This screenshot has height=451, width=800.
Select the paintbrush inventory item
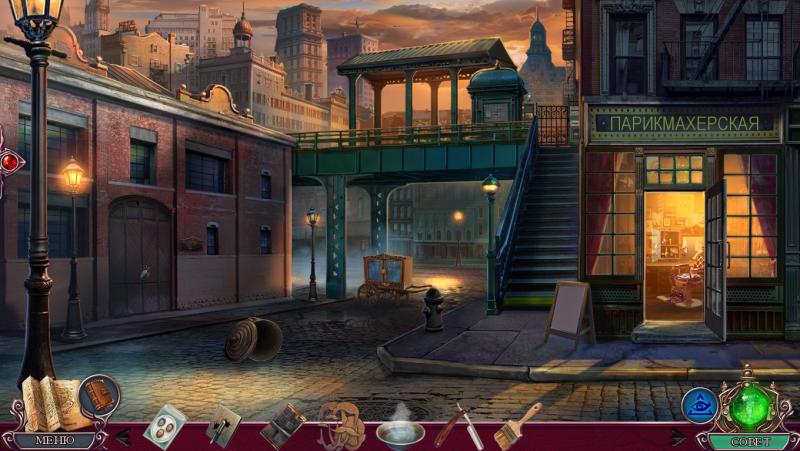coord(516,424)
